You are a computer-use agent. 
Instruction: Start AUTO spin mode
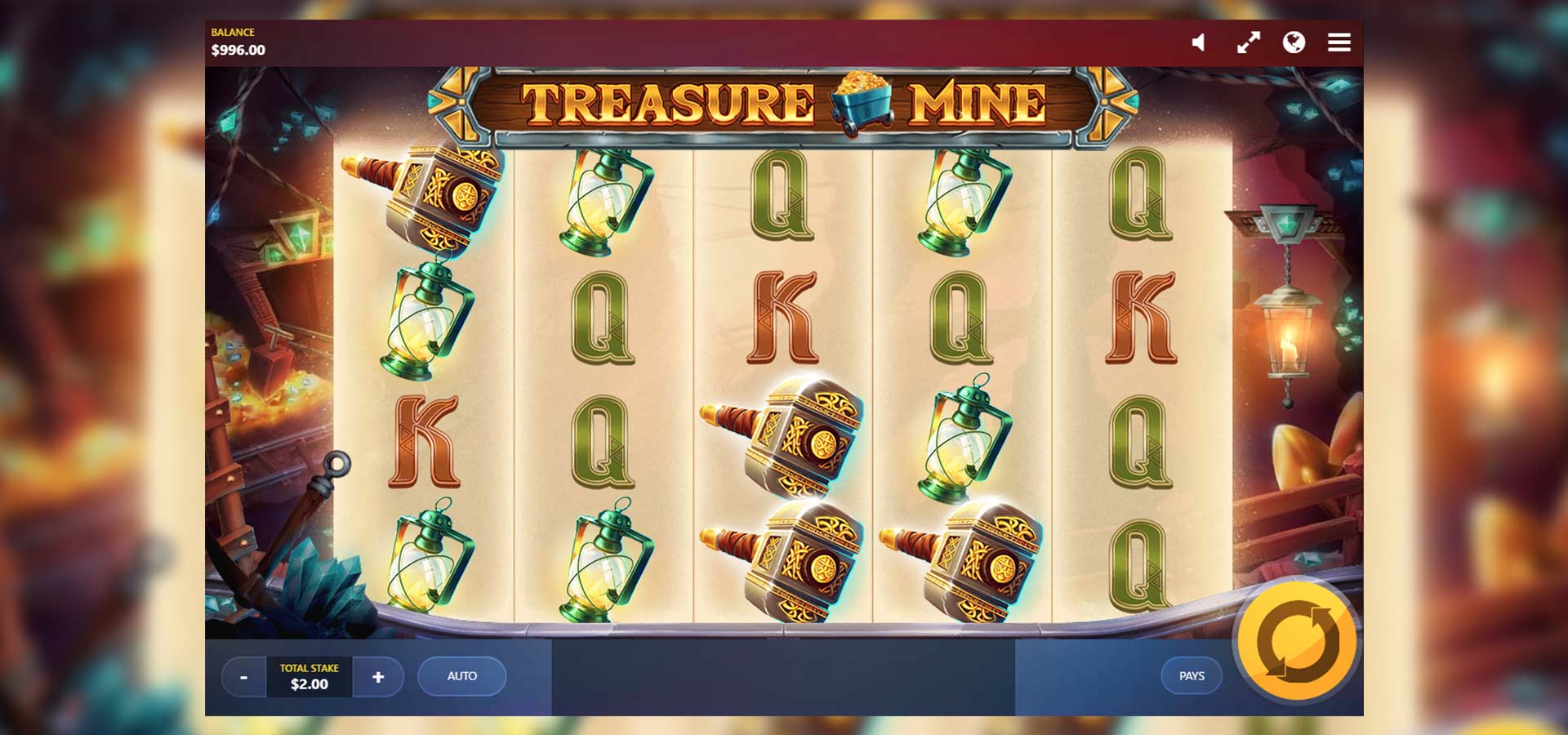click(461, 676)
